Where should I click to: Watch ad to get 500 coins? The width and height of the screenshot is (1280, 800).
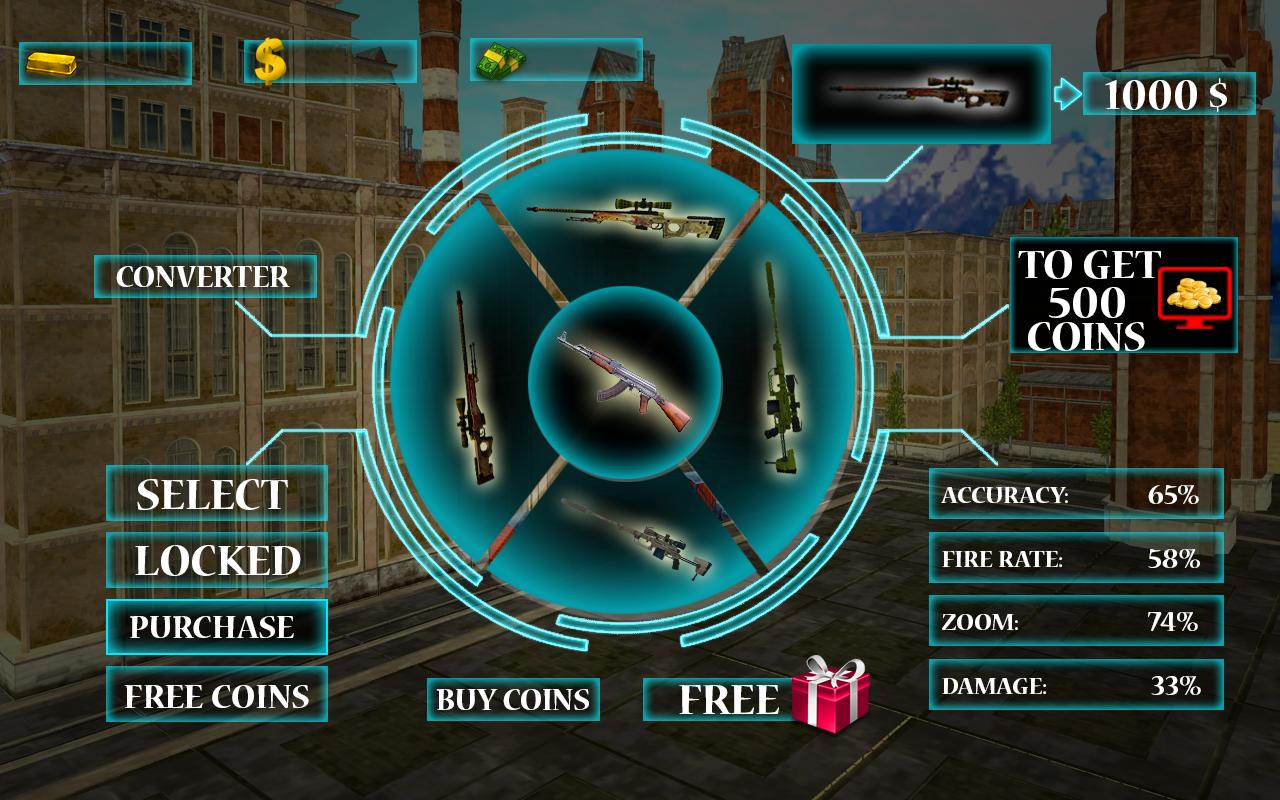(x=1123, y=296)
